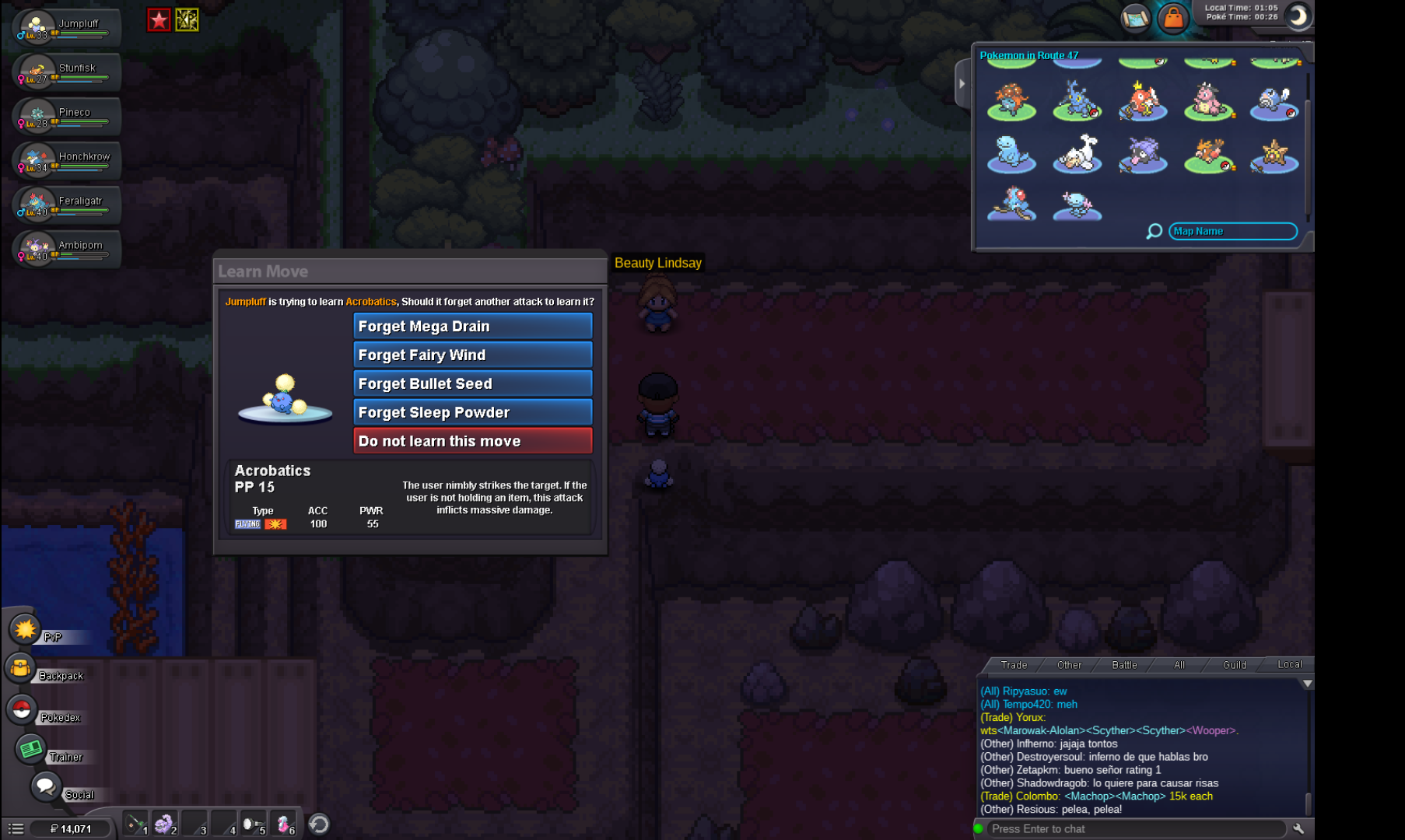Click the Map Name search field
The image size is (1405, 840).
click(1232, 231)
